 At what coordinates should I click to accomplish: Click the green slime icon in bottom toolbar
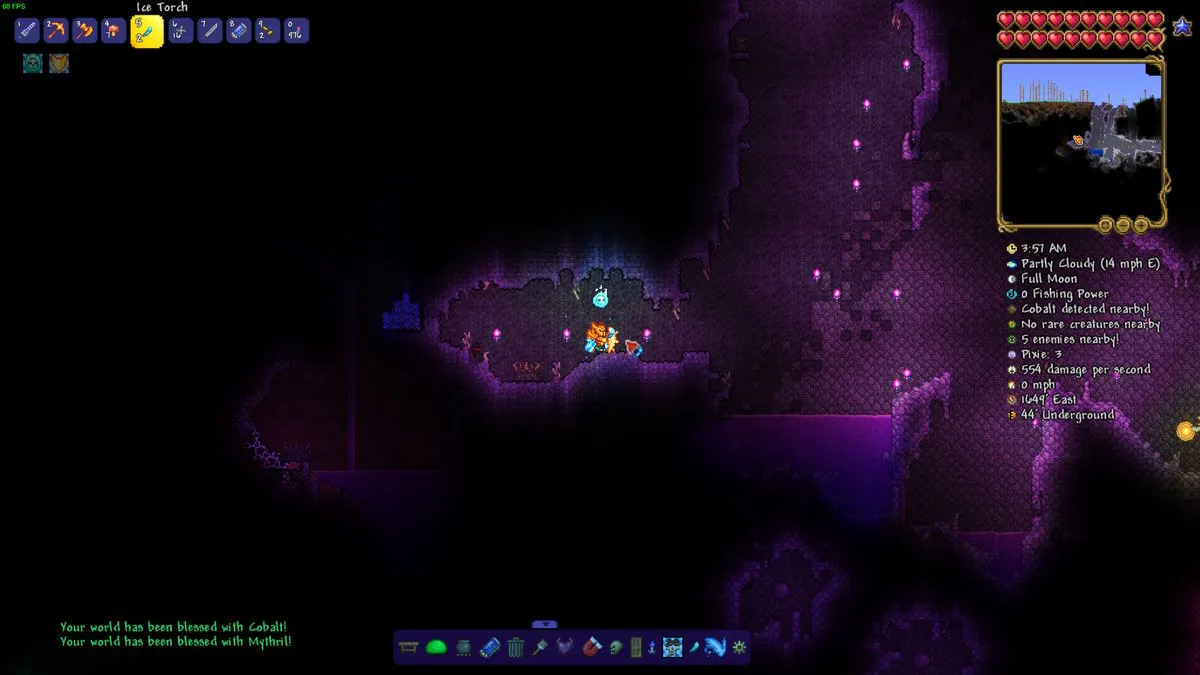(x=436, y=647)
